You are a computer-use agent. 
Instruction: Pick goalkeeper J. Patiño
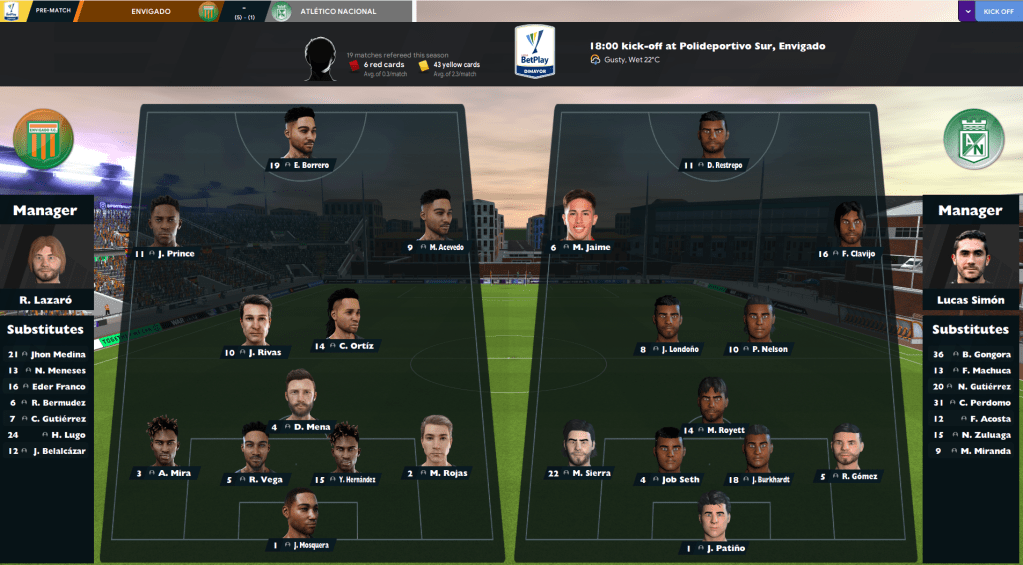714,518
